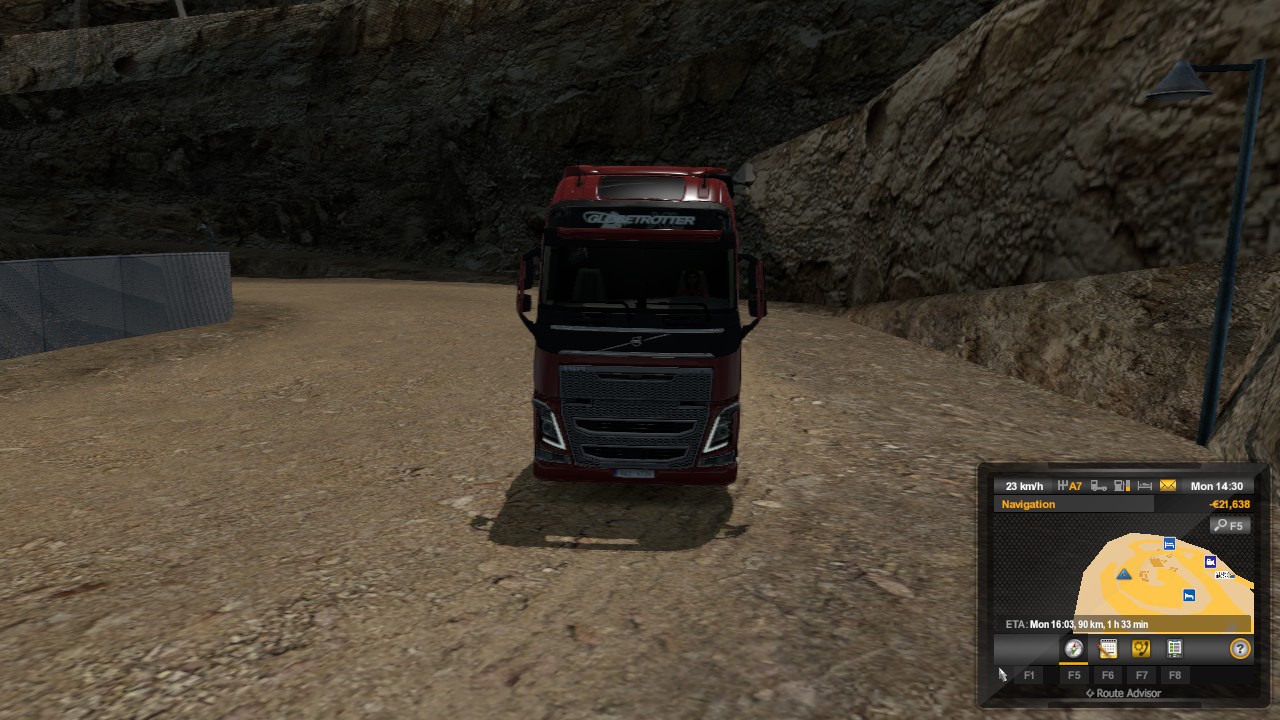Image resolution: width=1280 pixels, height=720 pixels.
Task: Open the Navigation compass tab
Action: 1074,649
